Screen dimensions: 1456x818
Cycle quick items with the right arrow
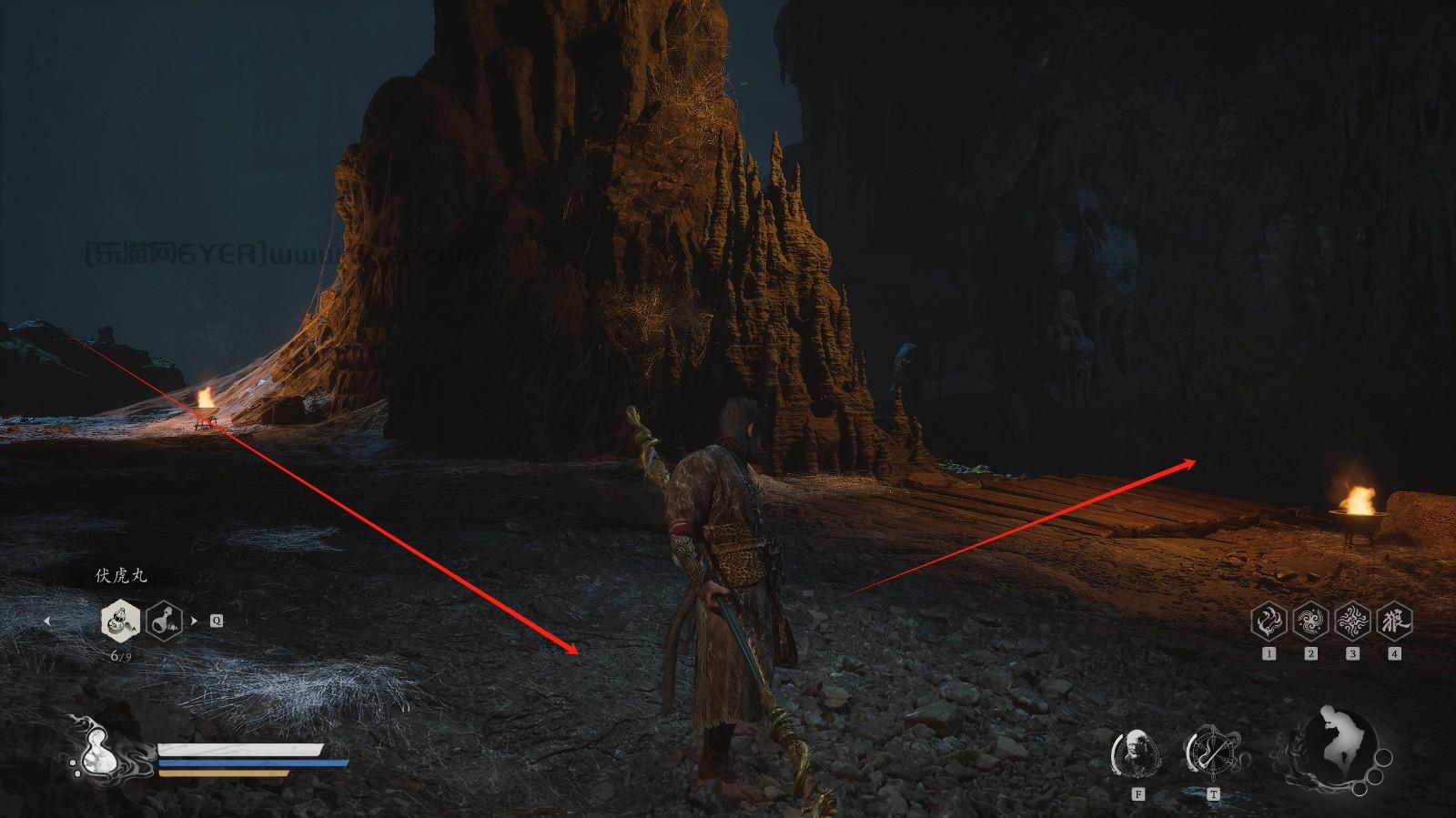tap(193, 621)
